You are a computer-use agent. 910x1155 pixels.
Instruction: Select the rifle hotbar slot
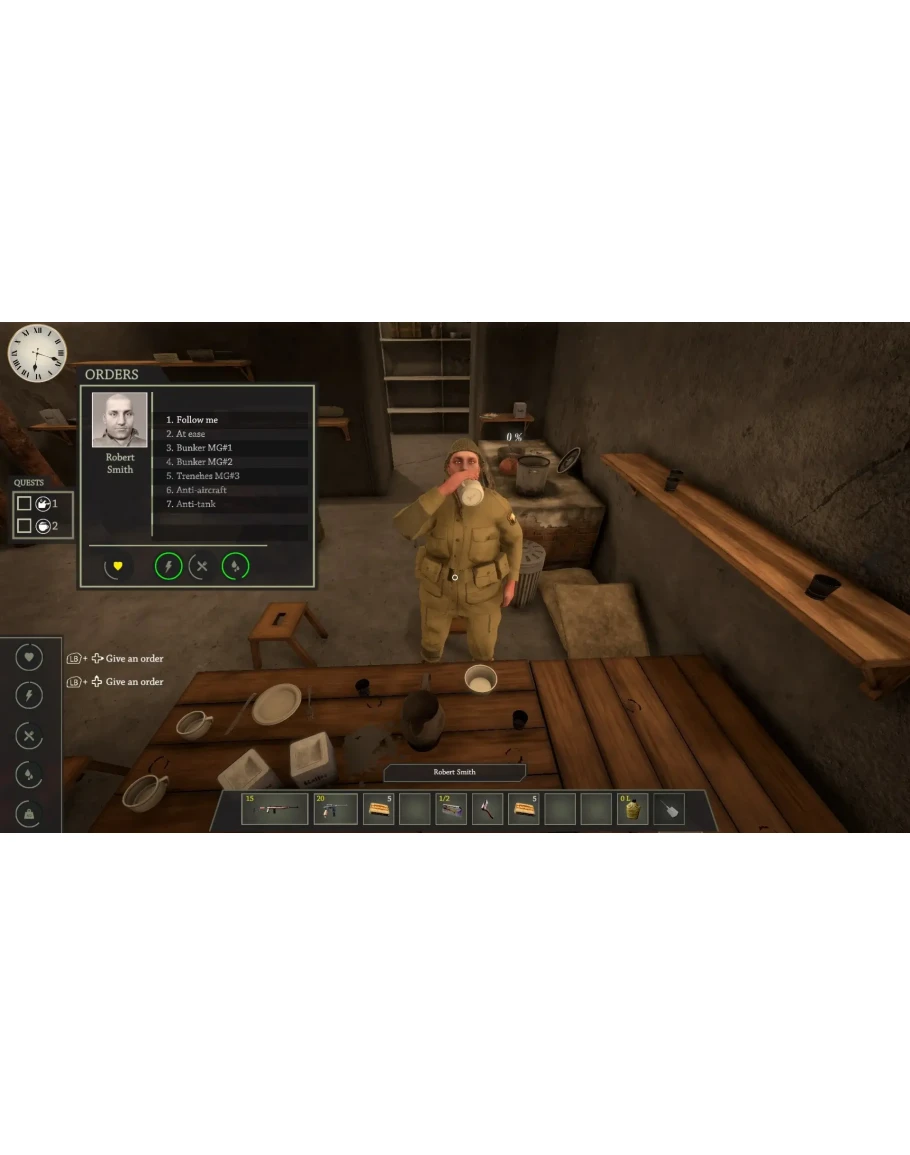pyautogui.click(x=274, y=808)
